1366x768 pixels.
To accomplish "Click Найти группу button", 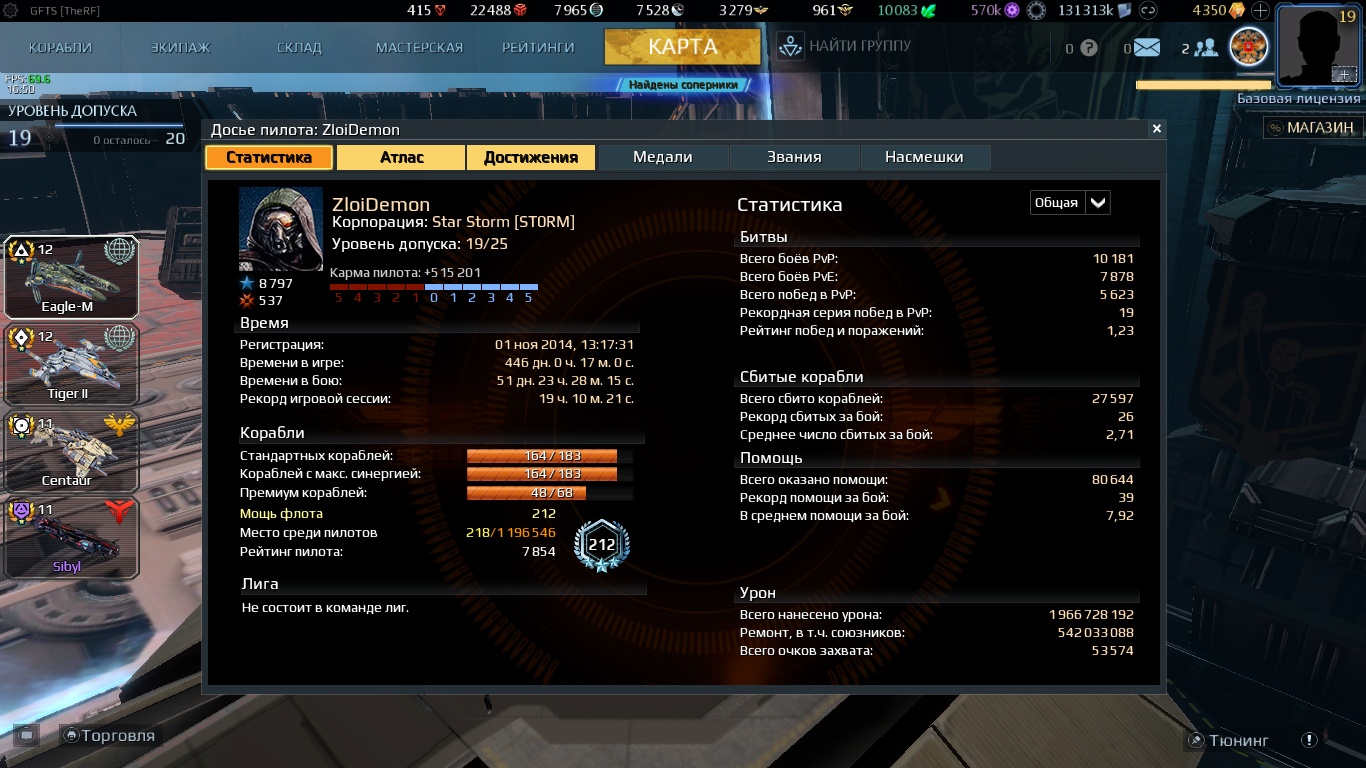I will click(845, 46).
